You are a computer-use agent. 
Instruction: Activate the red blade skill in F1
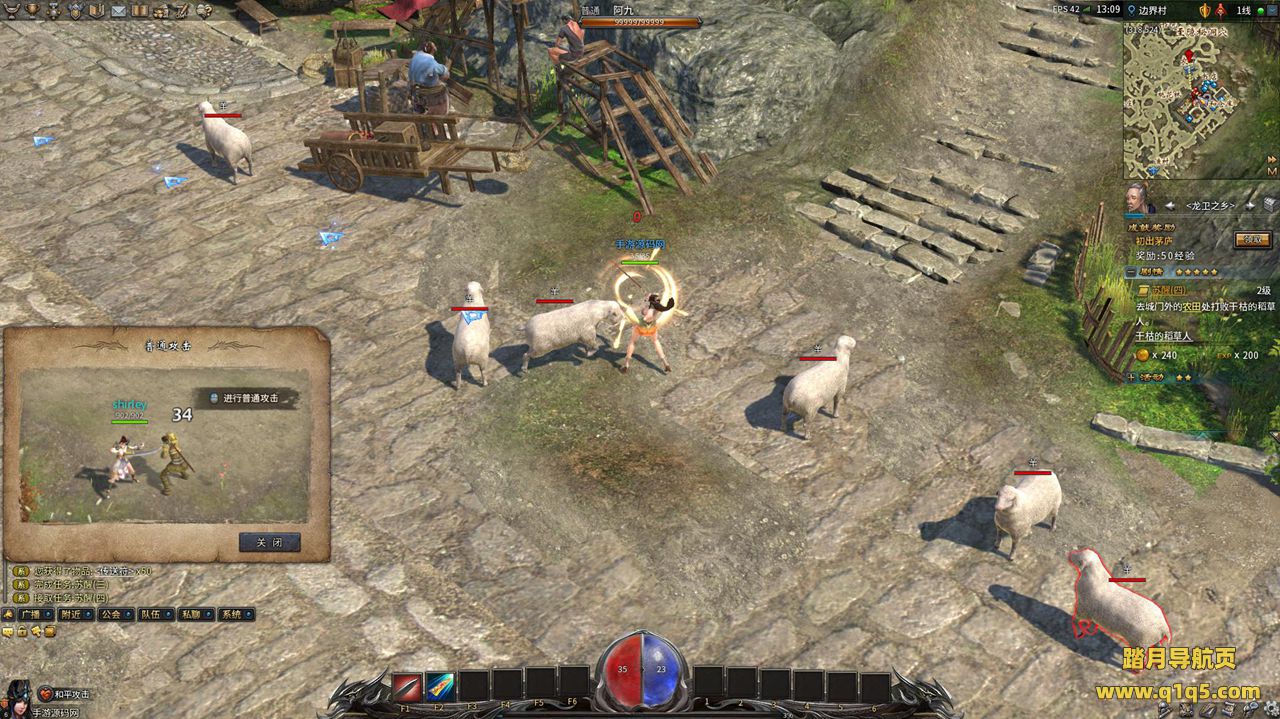[406, 687]
